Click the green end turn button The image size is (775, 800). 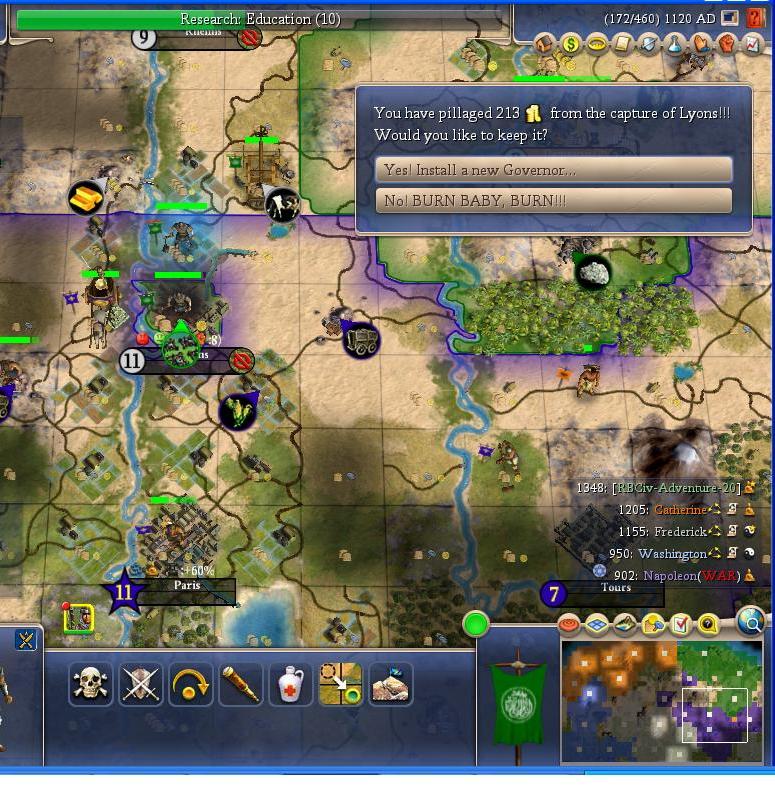click(476, 625)
